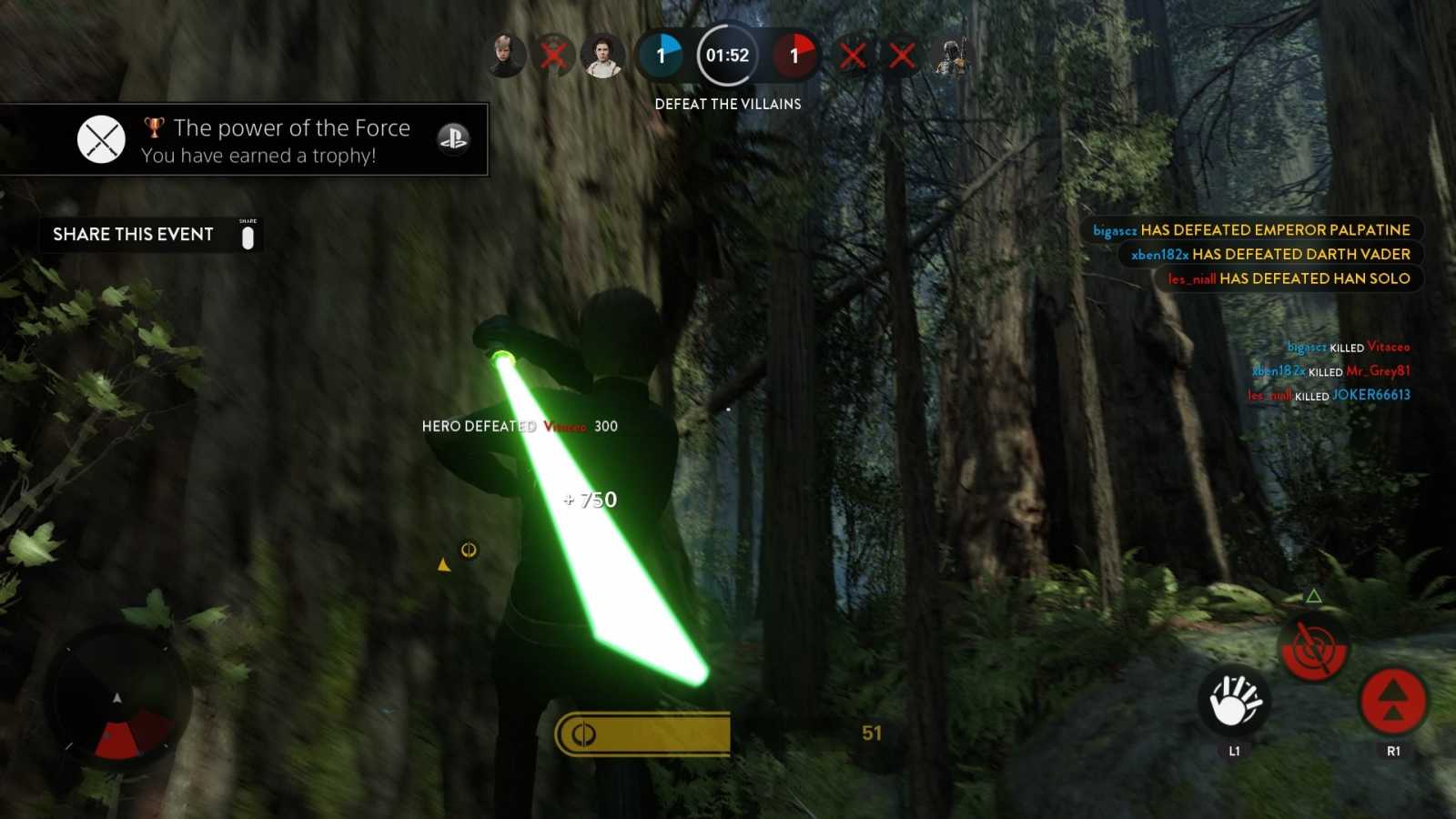Viewport: 1456px width, 819px height.
Task: Click the DEFEAT THE VILLAINS objective text
Action: [x=727, y=104]
